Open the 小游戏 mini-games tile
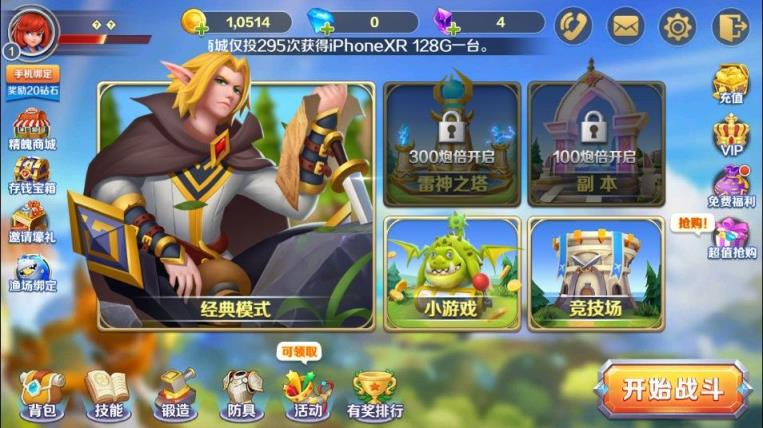763x428 pixels. pos(452,272)
